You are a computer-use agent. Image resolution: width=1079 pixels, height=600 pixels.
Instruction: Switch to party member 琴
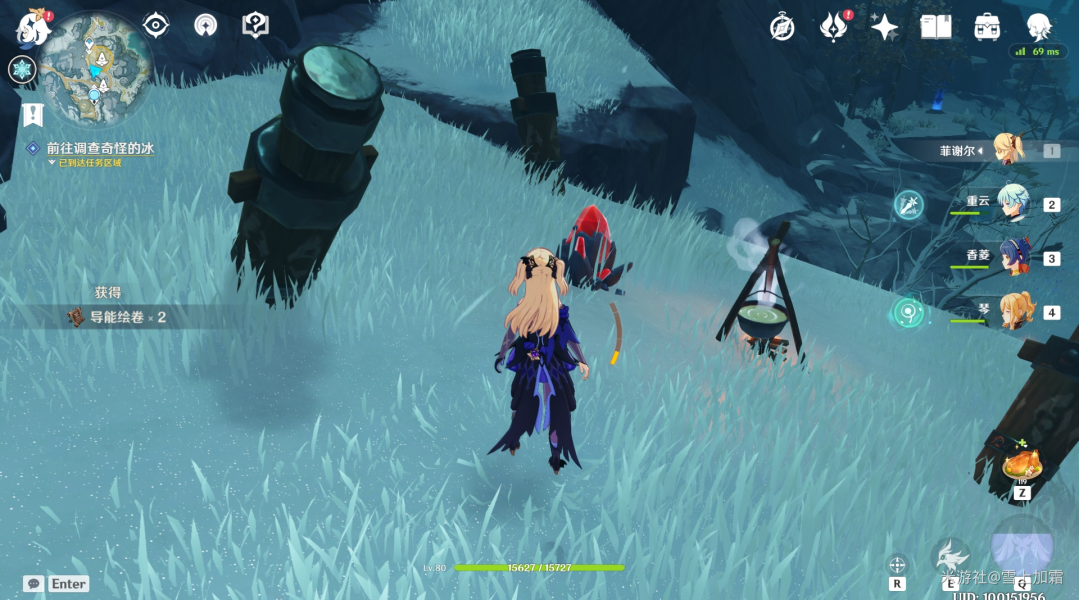click(1013, 311)
